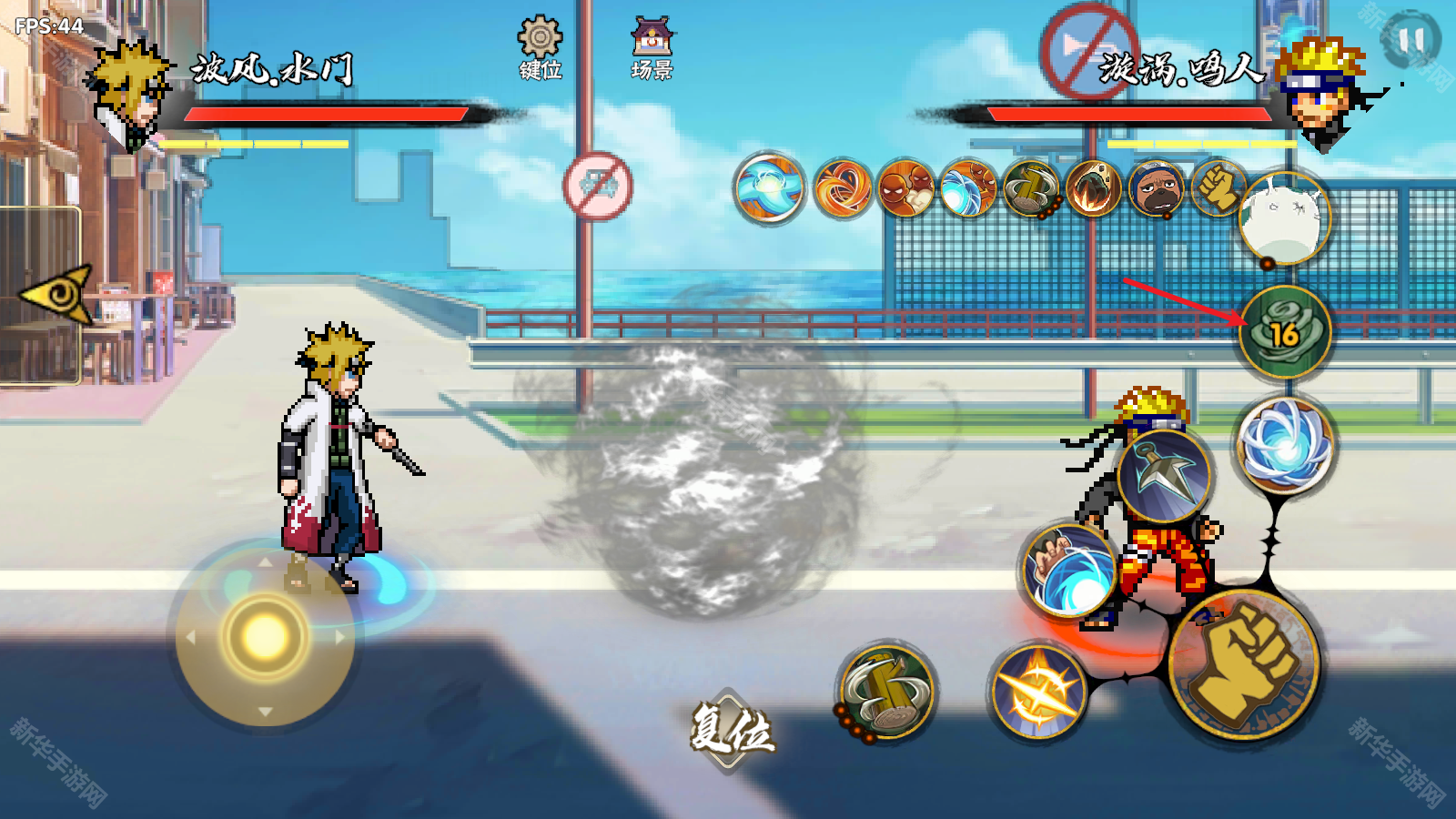Screen dimensions: 1456x819
Task: Select the orange fire swirl icon
Action: click(x=842, y=188)
